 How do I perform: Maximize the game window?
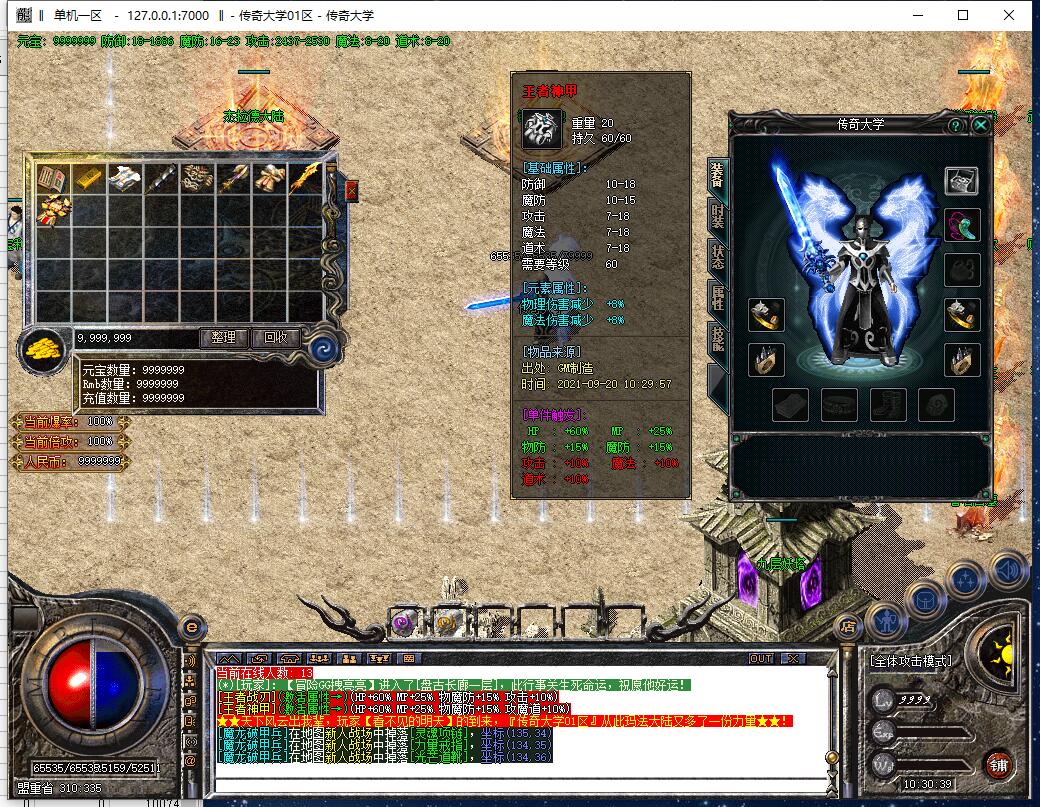(x=963, y=15)
